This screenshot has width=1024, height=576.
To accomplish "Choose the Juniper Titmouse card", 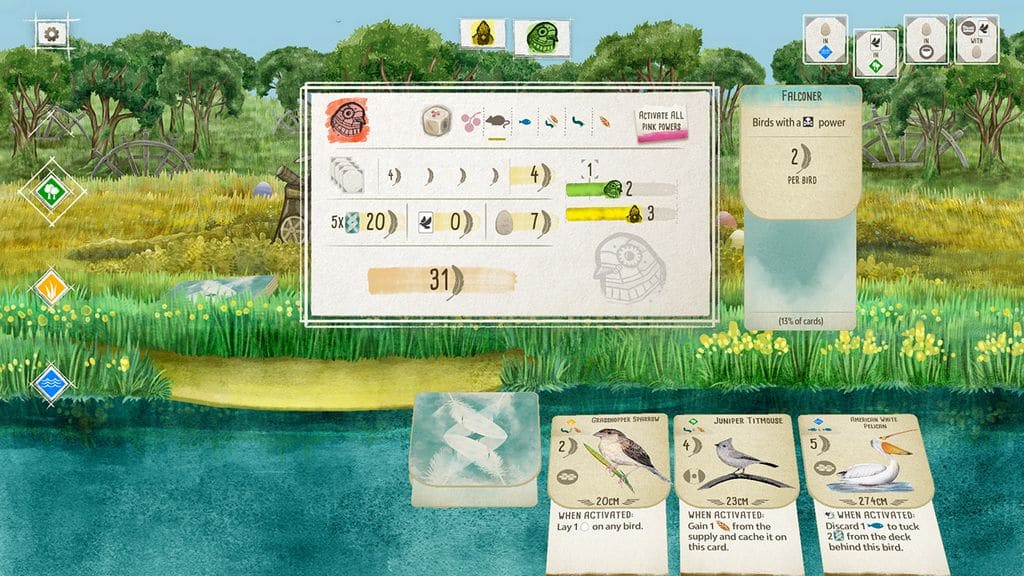I will pyautogui.click(x=734, y=493).
